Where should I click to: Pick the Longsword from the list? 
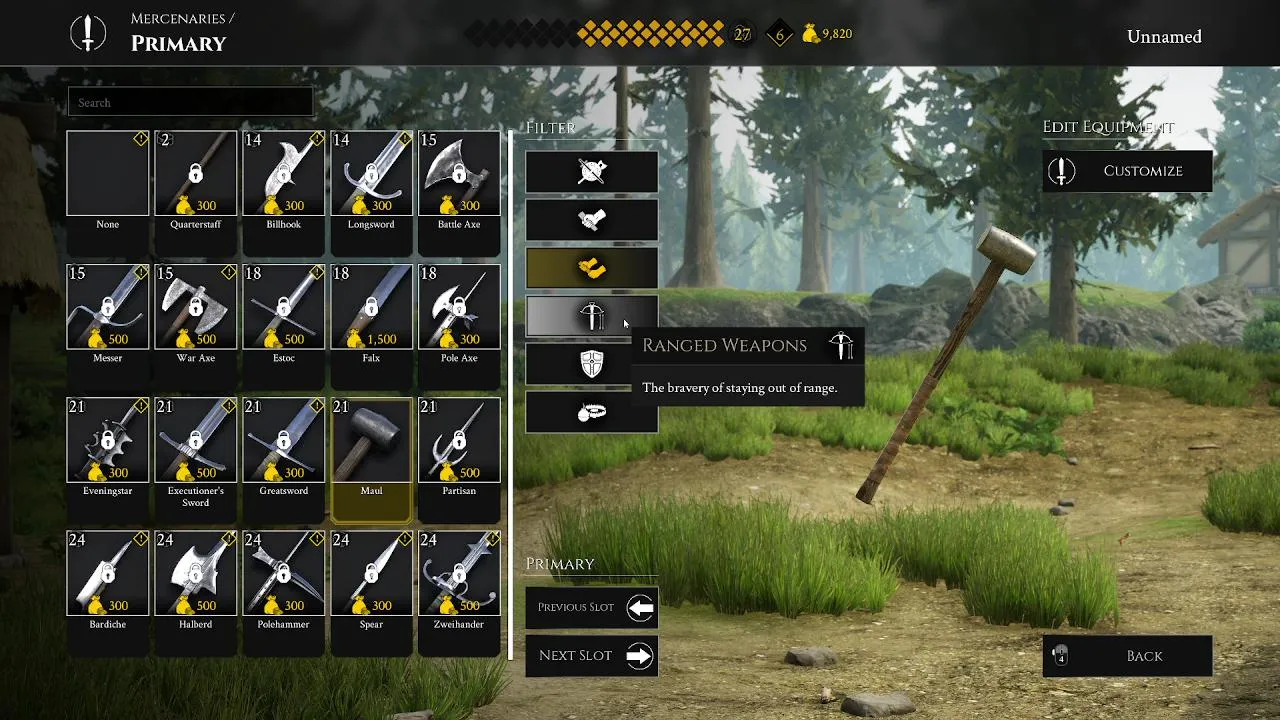pos(371,174)
